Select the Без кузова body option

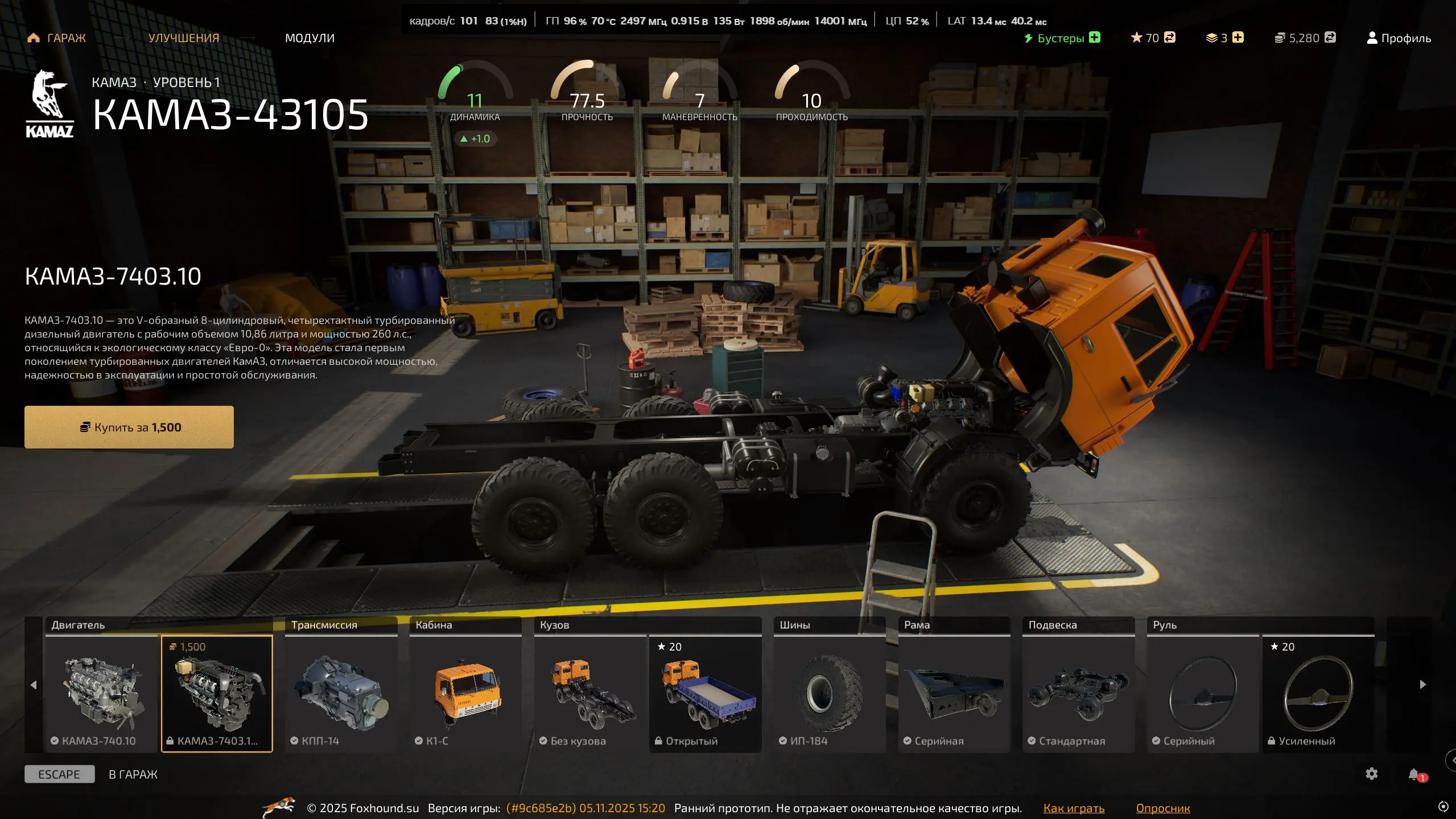point(590,693)
